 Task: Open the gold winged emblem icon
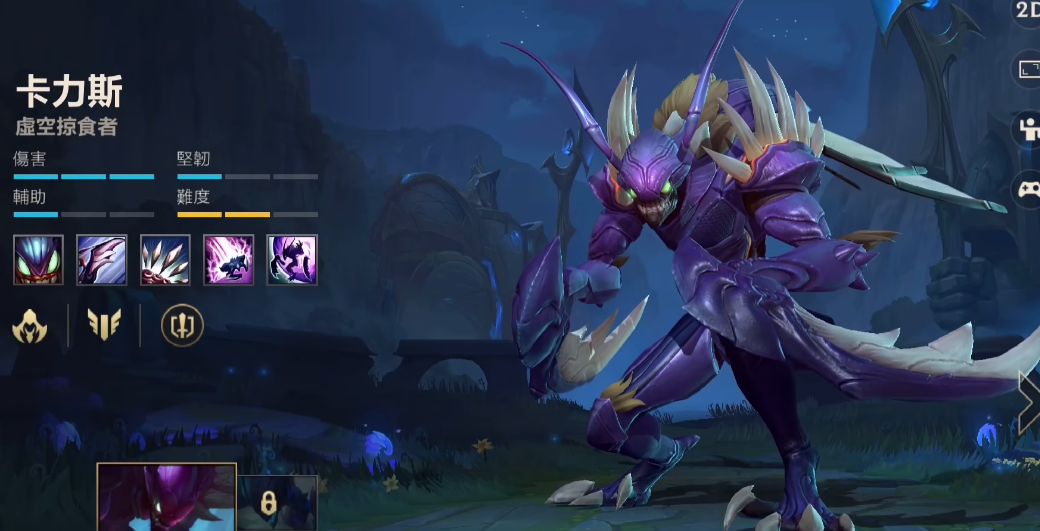pos(104,325)
